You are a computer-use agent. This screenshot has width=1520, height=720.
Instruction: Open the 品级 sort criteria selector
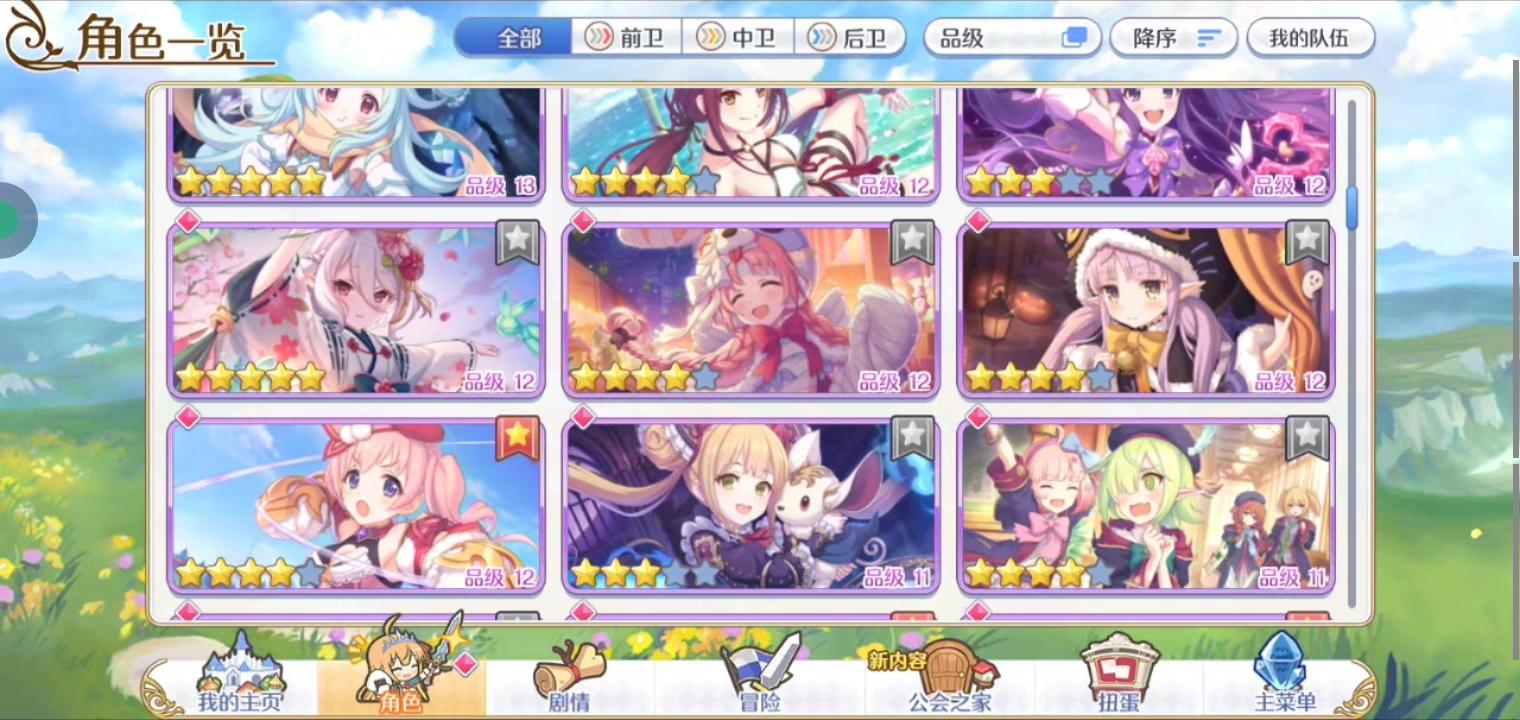1010,37
